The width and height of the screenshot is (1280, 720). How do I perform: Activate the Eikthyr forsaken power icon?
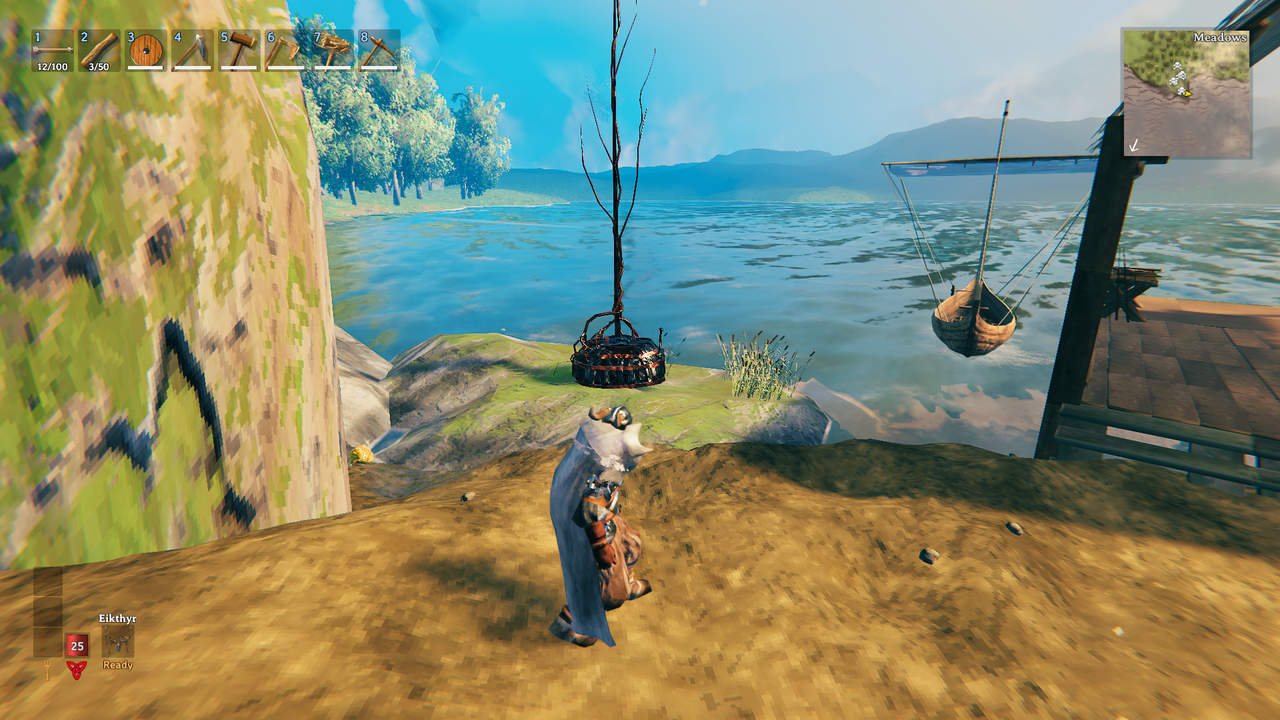(118, 641)
